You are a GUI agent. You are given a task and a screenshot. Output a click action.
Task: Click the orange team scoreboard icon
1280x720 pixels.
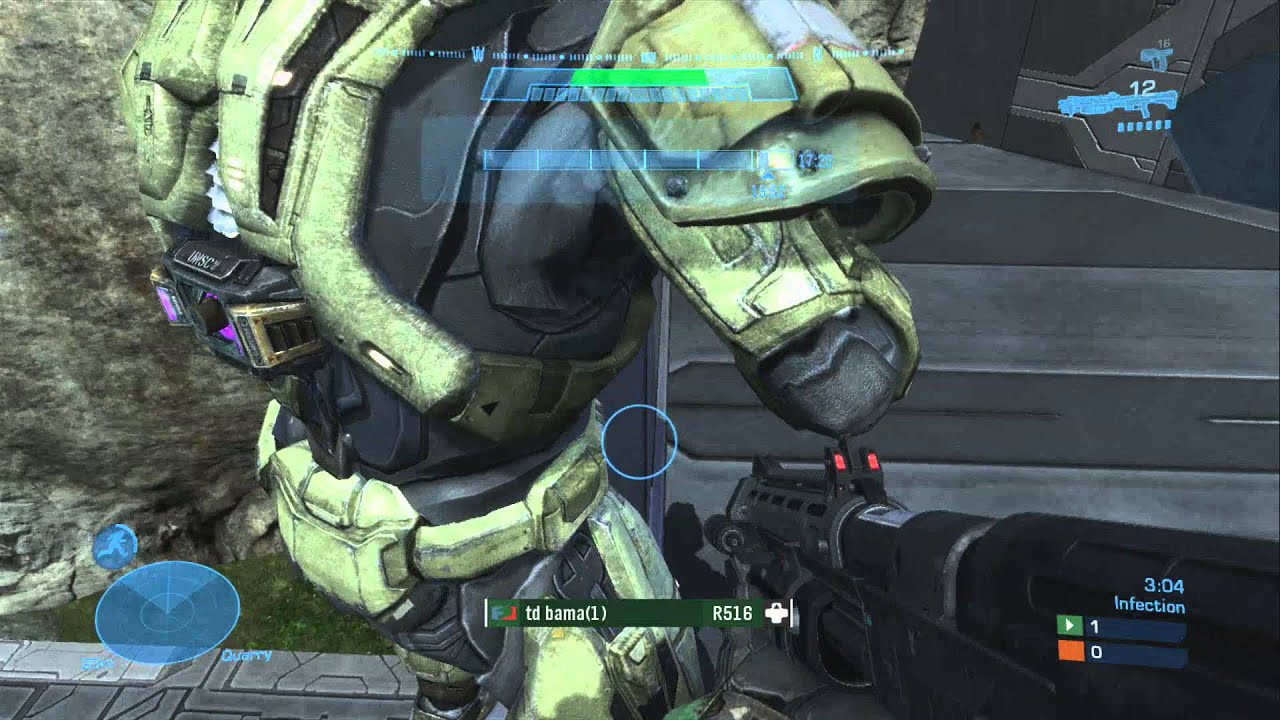(x=1070, y=652)
